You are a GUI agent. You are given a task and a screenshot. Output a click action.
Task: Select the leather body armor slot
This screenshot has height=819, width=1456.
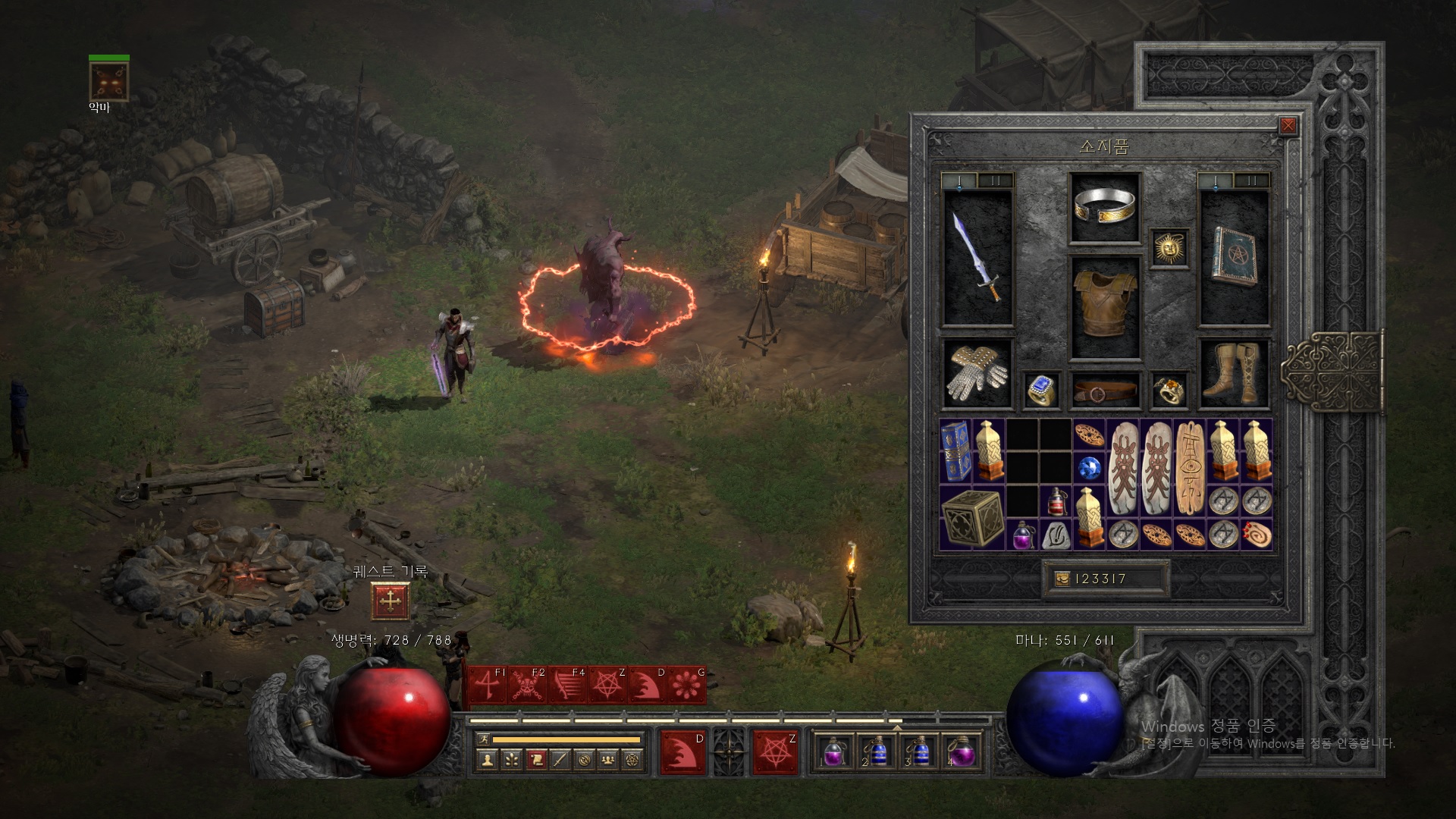1106,306
